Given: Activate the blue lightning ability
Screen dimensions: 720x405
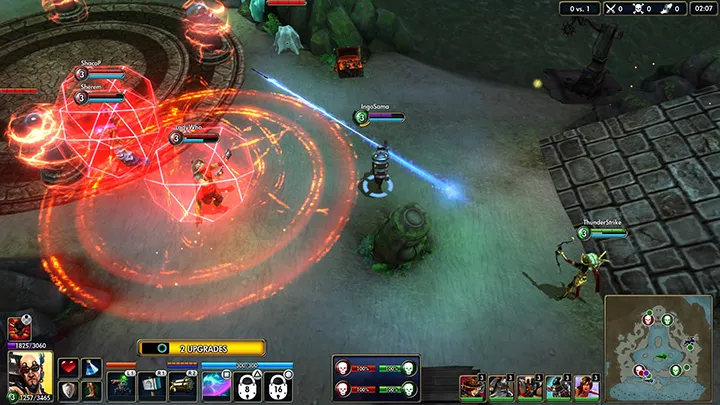Looking at the screenshot, I should pyautogui.click(x=216, y=386).
